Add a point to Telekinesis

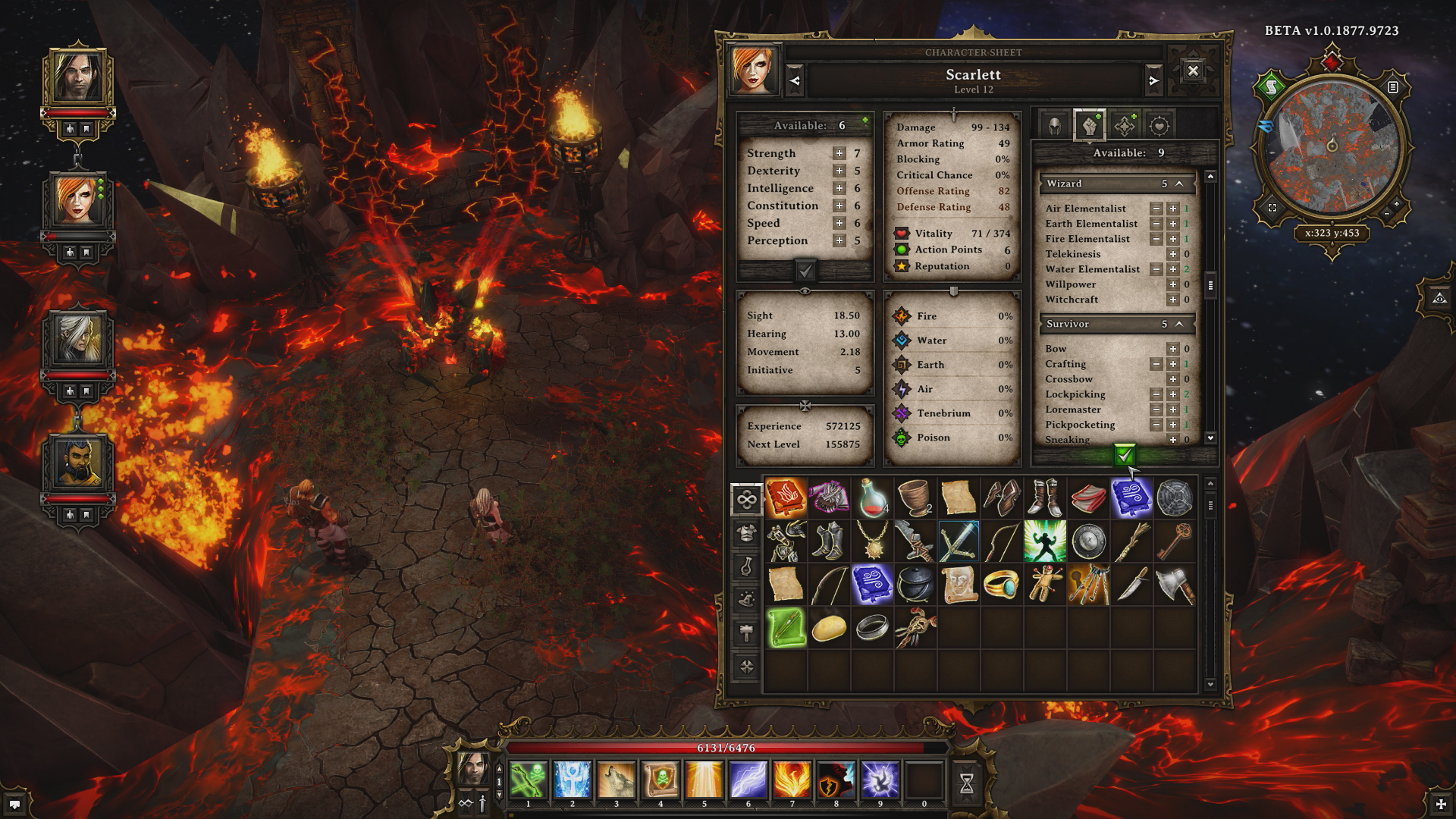pyautogui.click(x=1172, y=254)
